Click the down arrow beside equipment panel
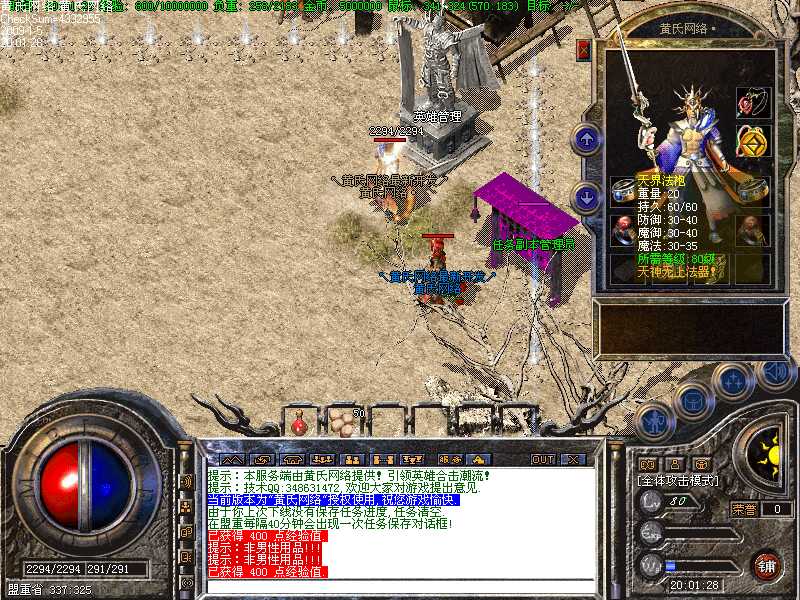This screenshot has width=800, height=600. coord(587,195)
